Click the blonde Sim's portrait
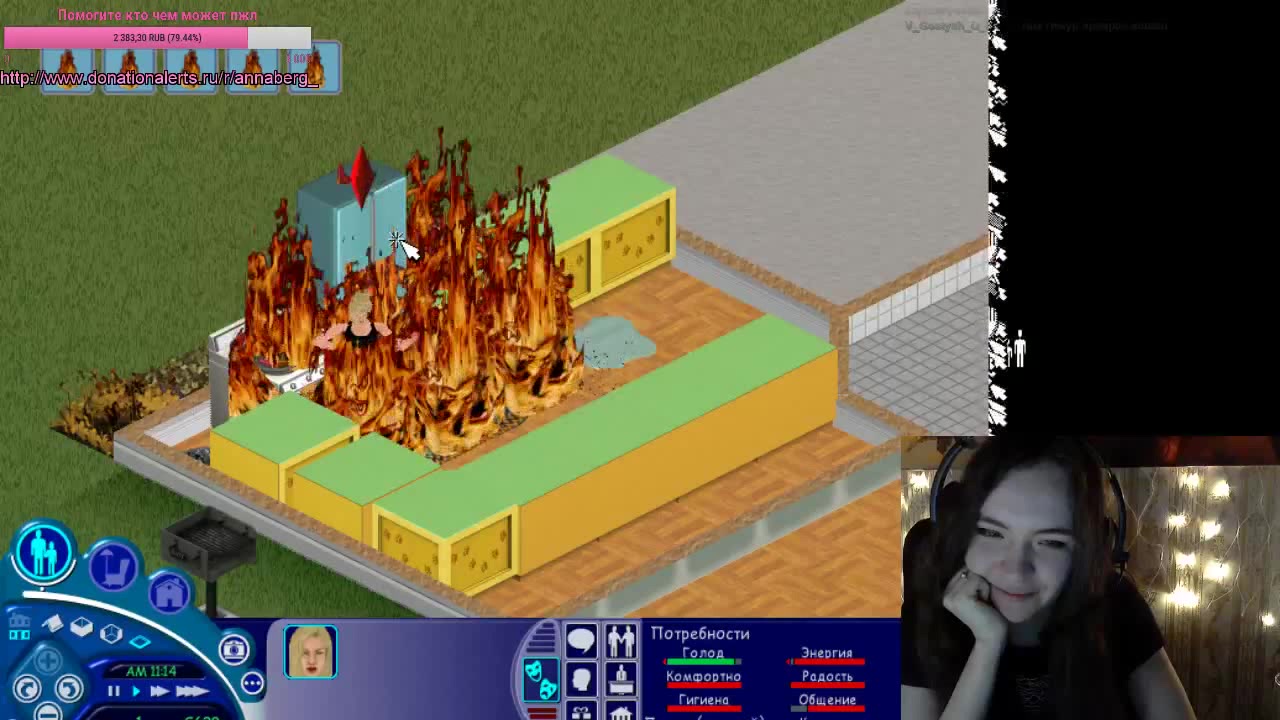 click(x=310, y=651)
